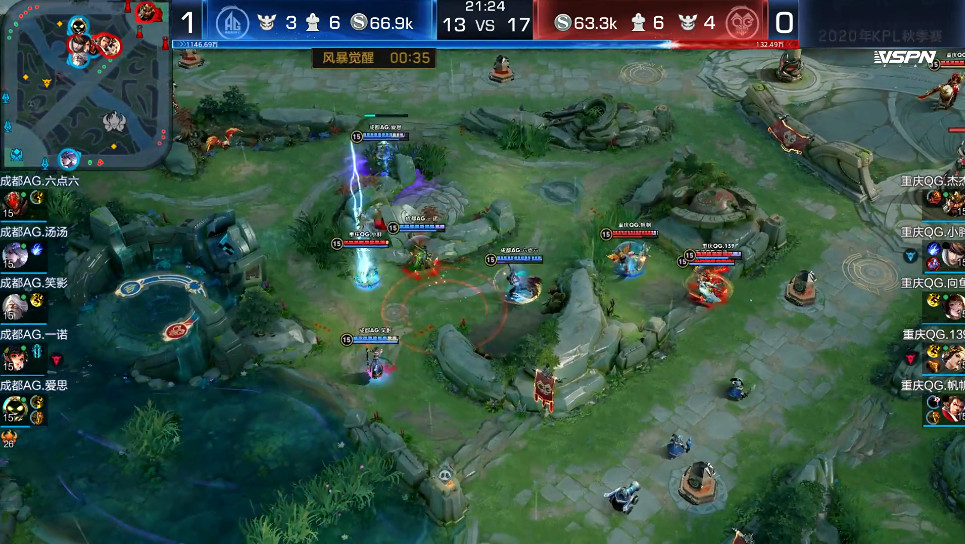Image resolution: width=965 pixels, height=544 pixels.
Task: Open the 风暴觉醒 event timer banner
Action: pos(376,58)
